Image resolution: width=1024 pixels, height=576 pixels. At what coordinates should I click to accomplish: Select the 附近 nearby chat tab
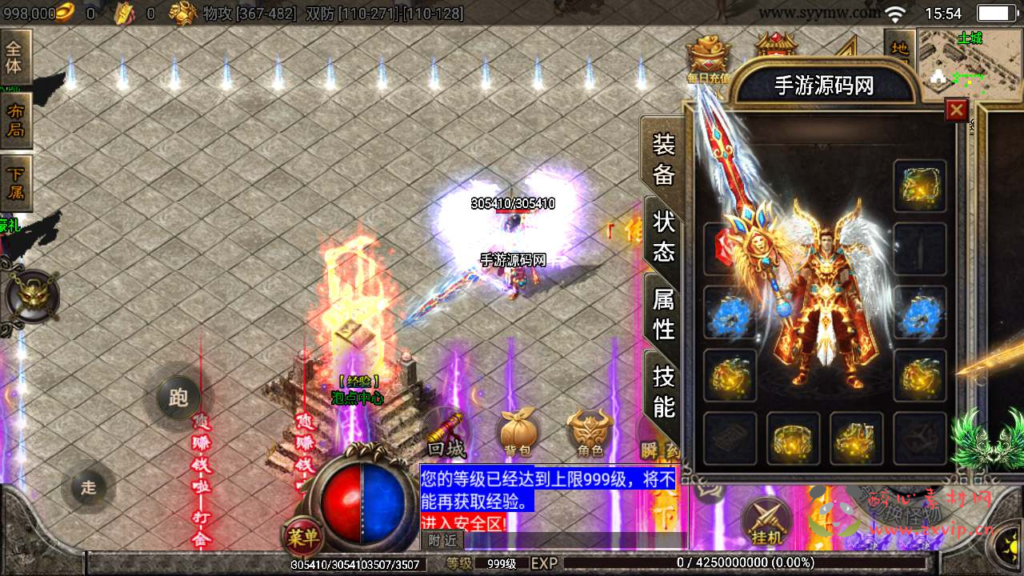(x=443, y=540)
